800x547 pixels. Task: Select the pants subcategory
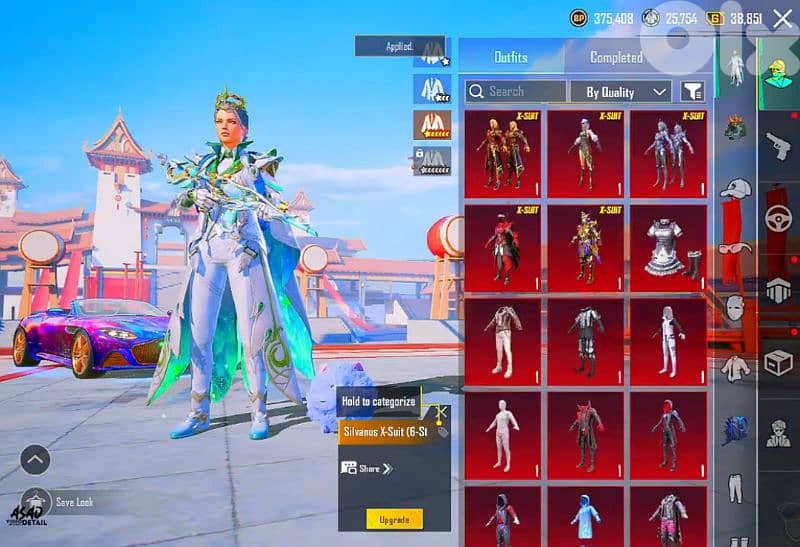tap(734, 487)
